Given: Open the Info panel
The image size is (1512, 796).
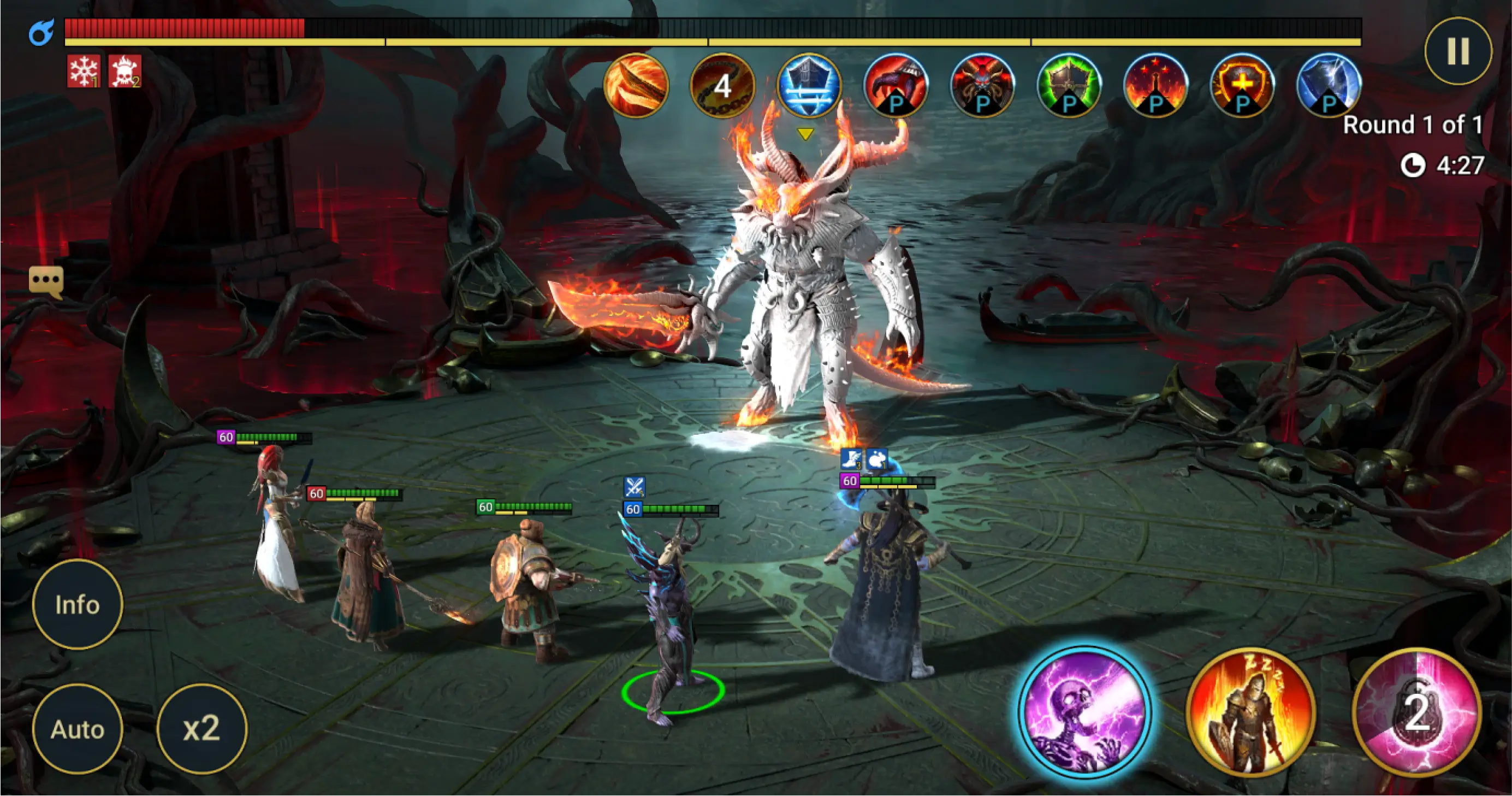Looking at the screenshot, I should tap(78, 604).
